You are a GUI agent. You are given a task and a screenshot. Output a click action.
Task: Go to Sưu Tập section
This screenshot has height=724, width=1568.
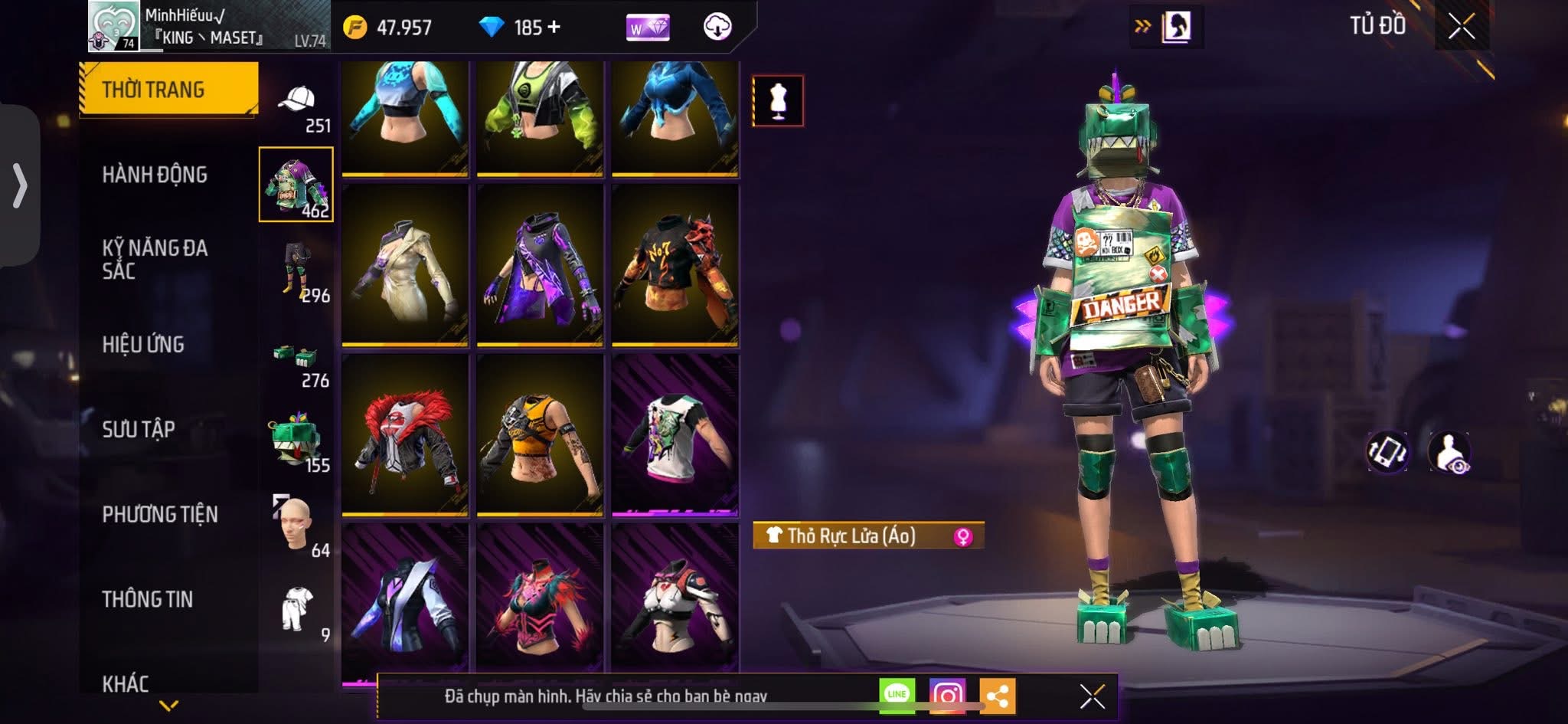tap(139, 429)
